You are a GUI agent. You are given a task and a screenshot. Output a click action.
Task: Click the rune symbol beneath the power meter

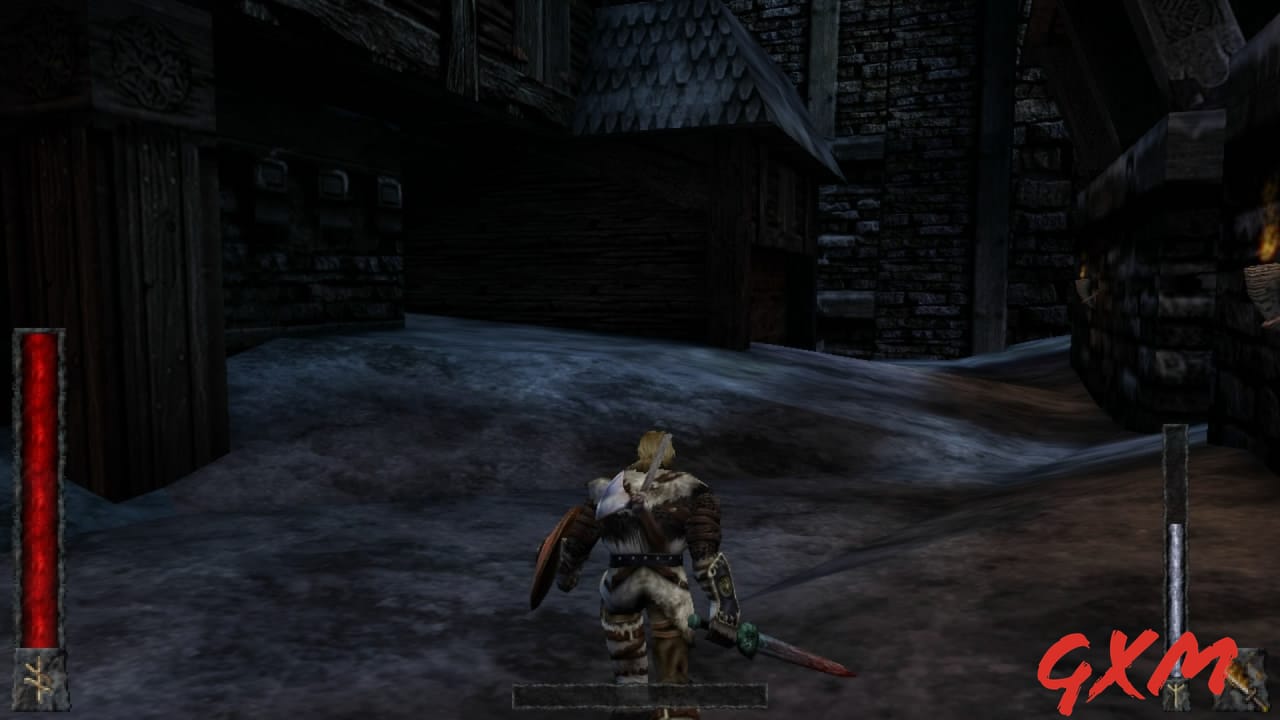click(1177, 694)
